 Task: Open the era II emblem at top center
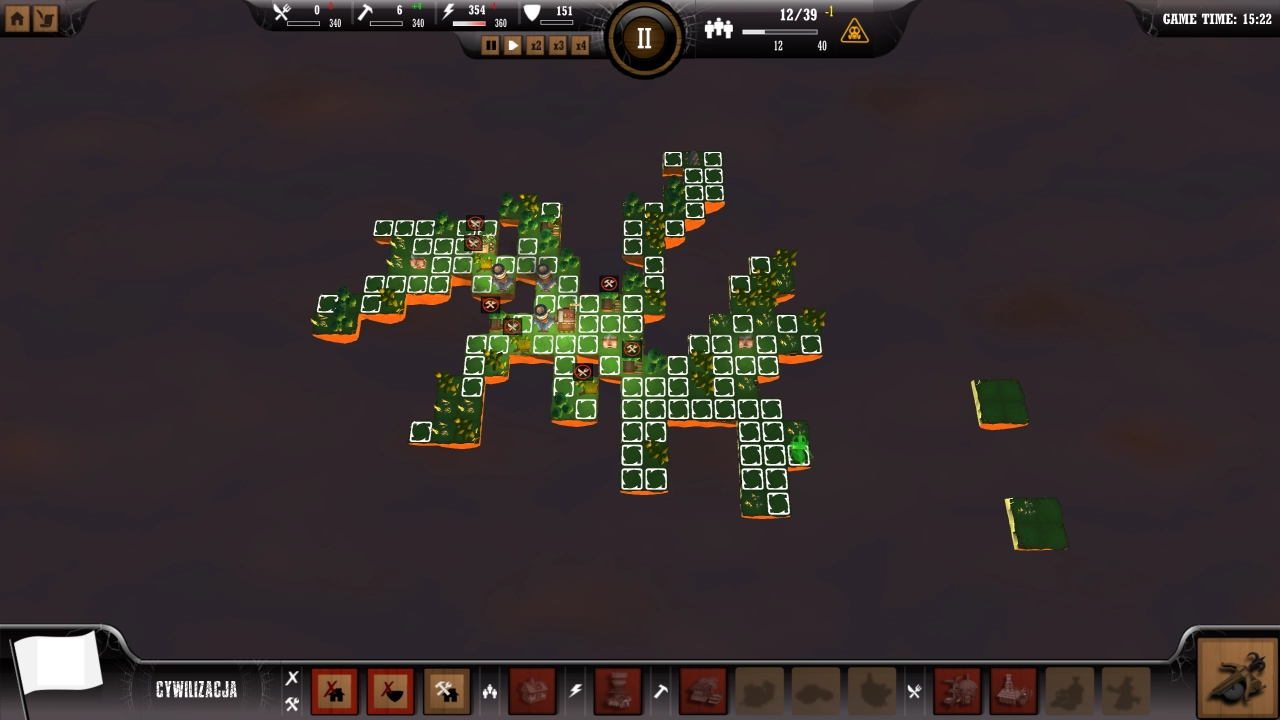click(x=643, y=38)
